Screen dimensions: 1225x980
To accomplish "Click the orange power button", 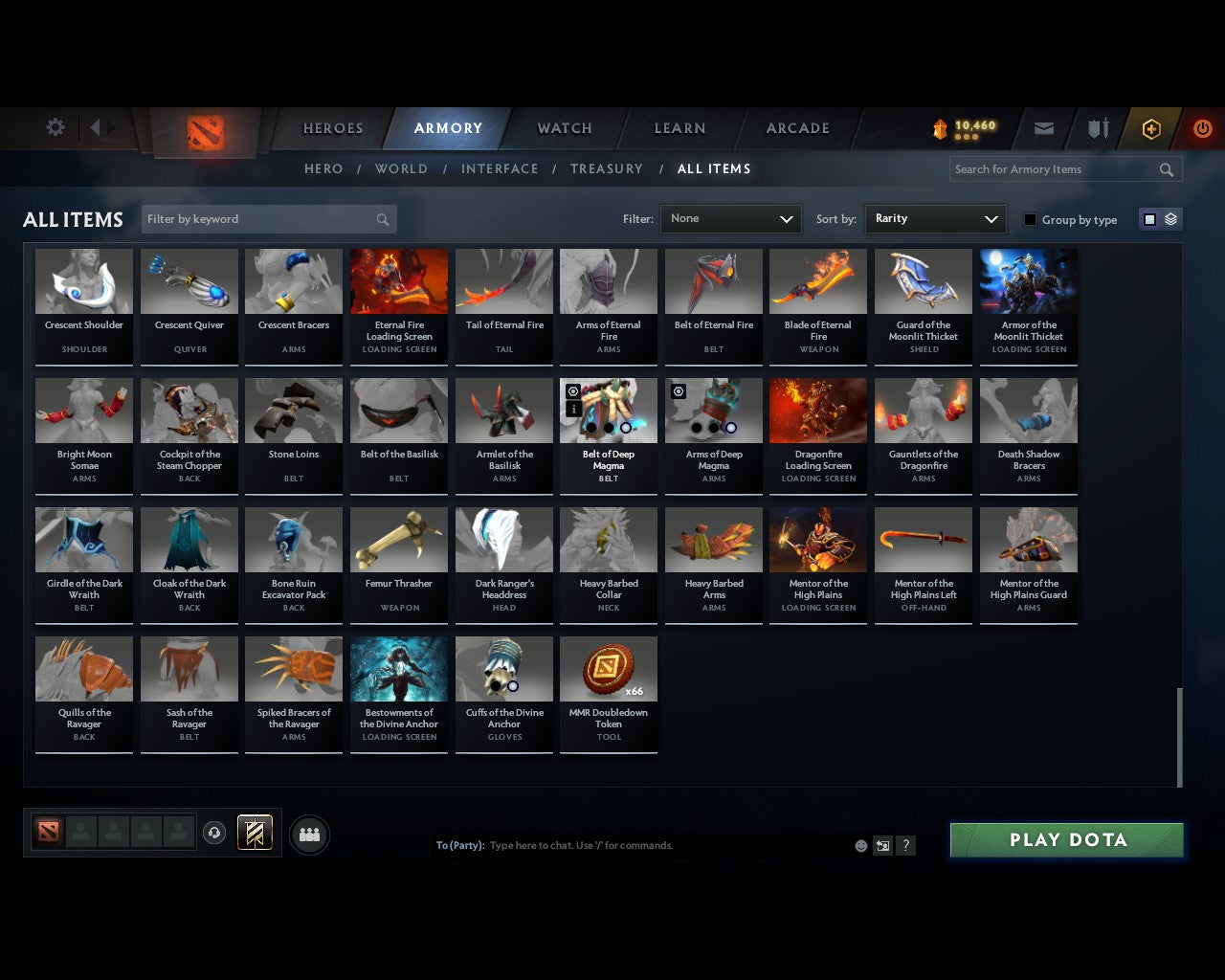I will pos(1202,127).
